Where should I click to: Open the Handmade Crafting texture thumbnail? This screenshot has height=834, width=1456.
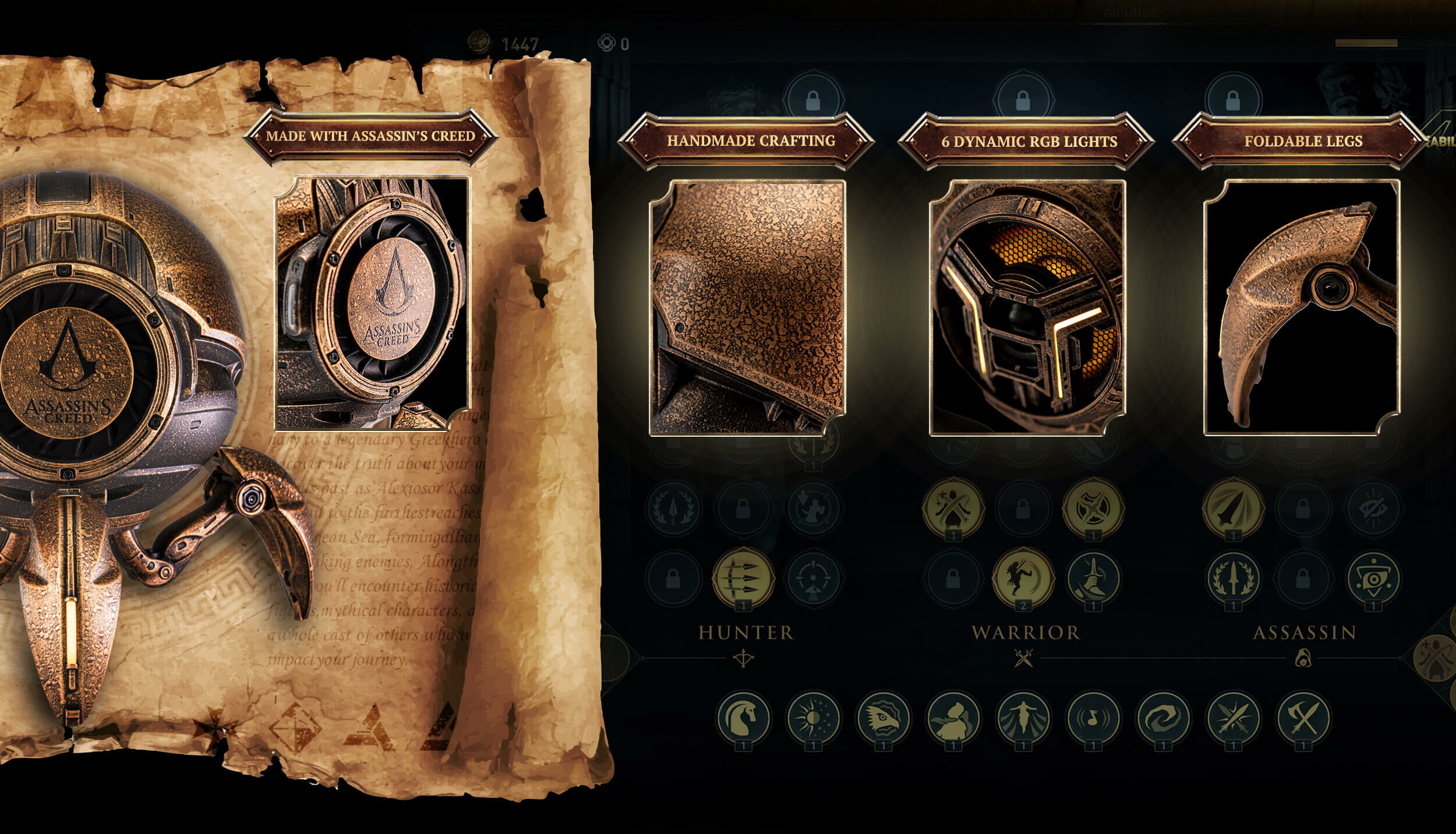click(748, 308)
